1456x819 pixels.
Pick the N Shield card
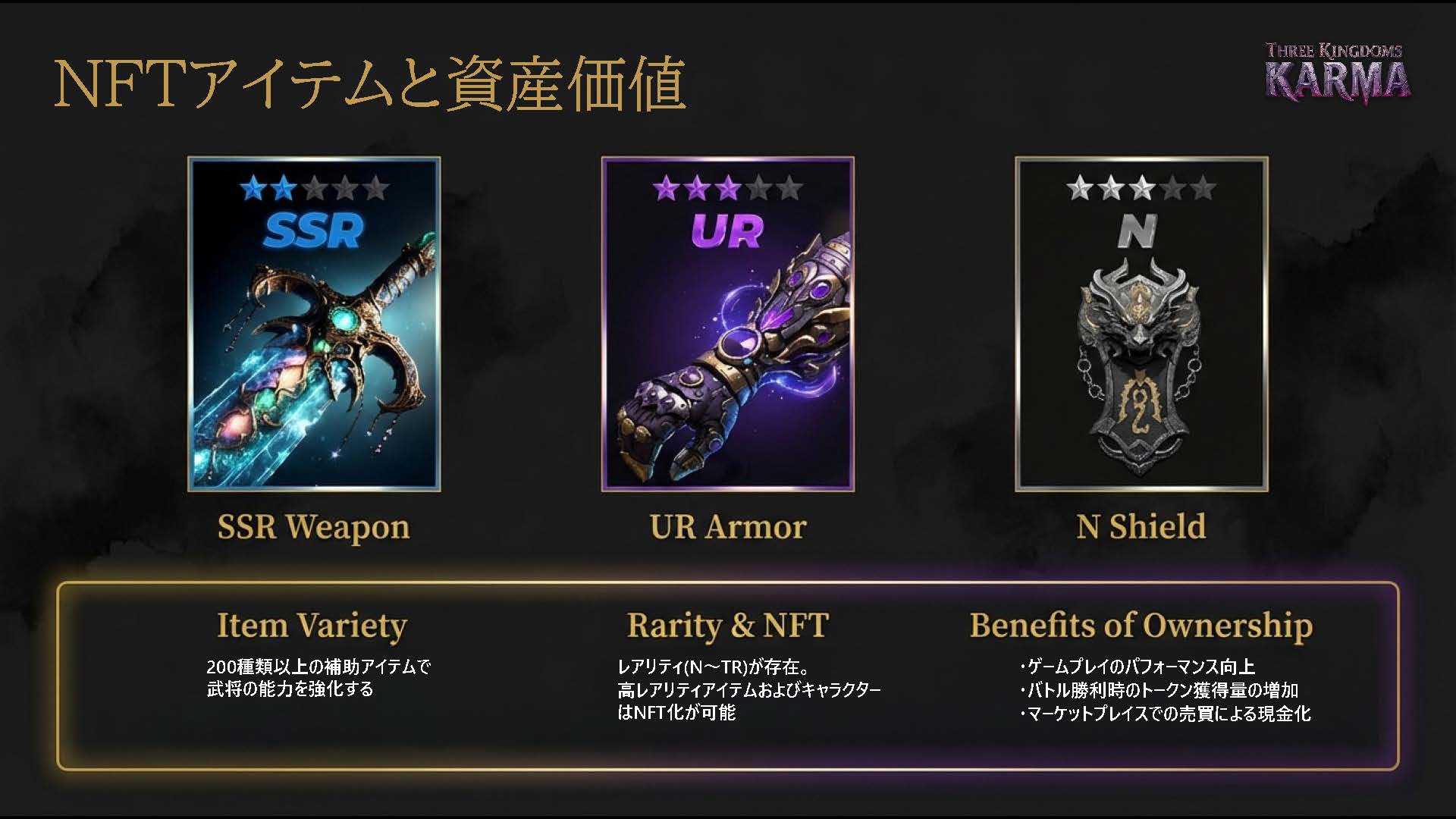[1141, 325]
